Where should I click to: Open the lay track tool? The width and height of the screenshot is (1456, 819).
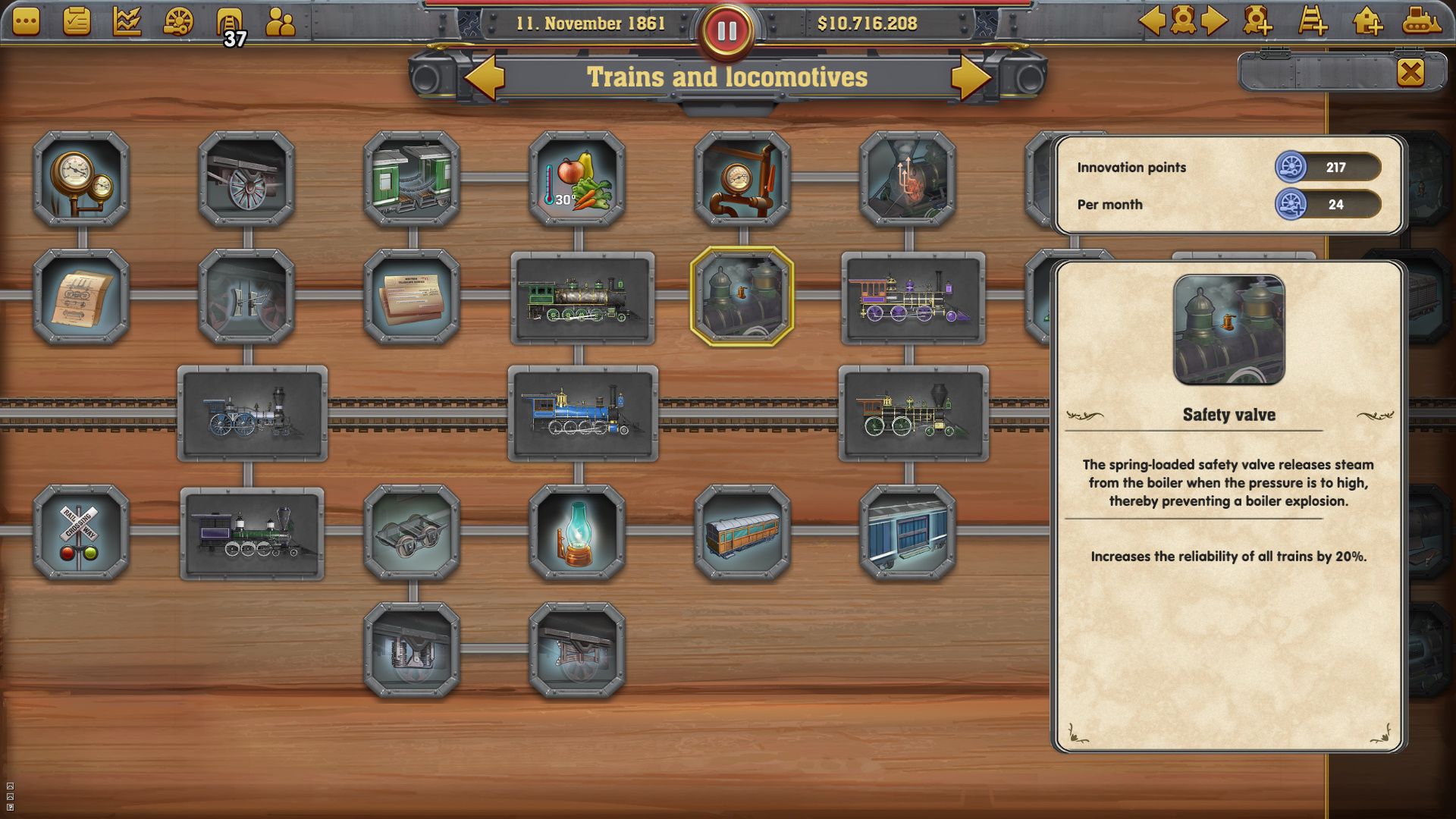point(1312,21)
